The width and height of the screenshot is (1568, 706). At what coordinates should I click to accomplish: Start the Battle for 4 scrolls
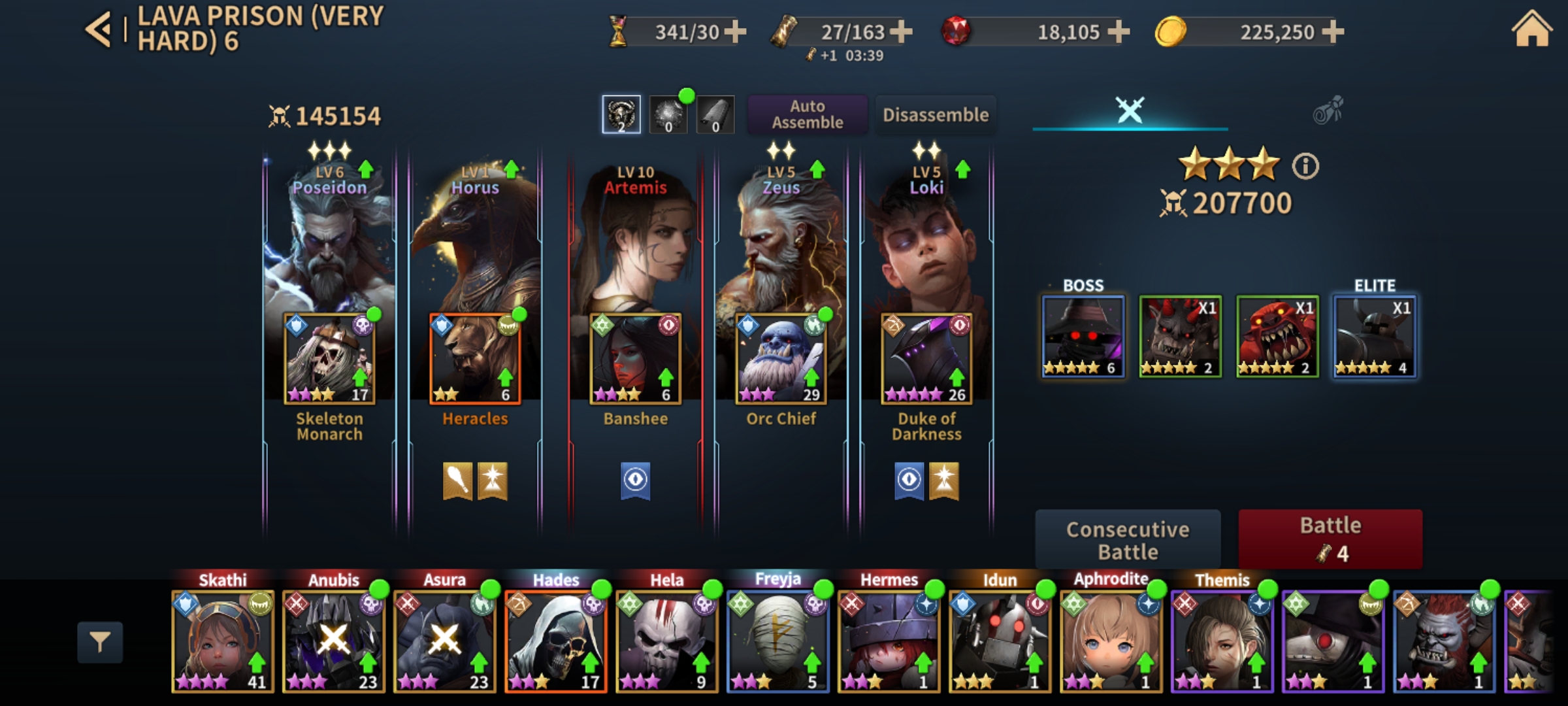1330,539
